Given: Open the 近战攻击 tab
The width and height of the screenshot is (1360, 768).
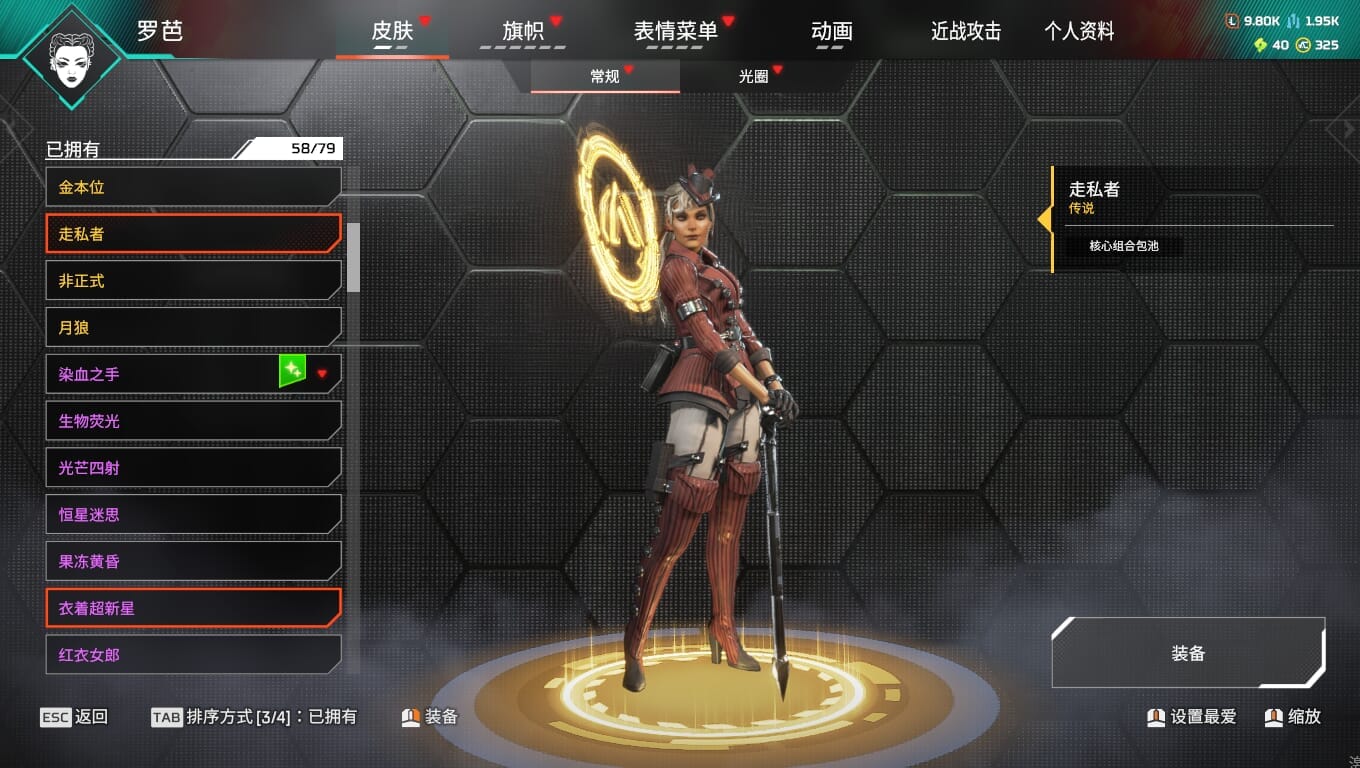Looking at the screenshot, I should click(966, 31).
